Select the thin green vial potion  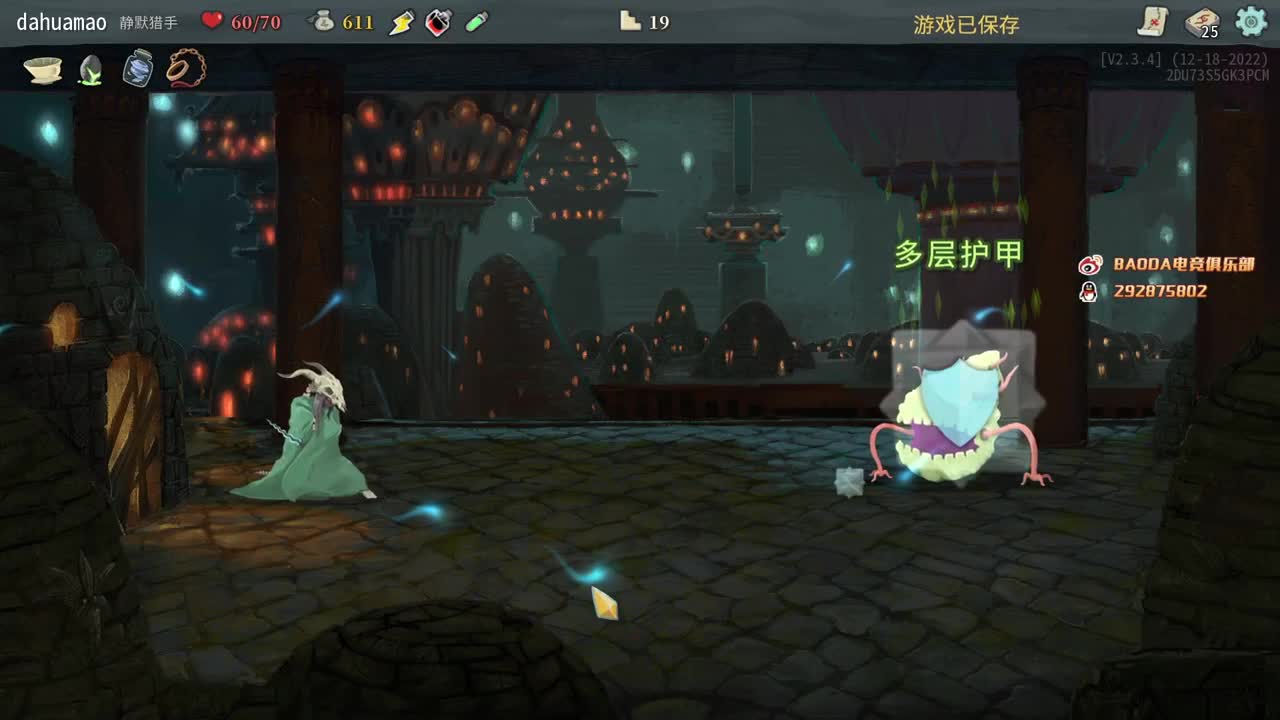click(x=473, y=21)
